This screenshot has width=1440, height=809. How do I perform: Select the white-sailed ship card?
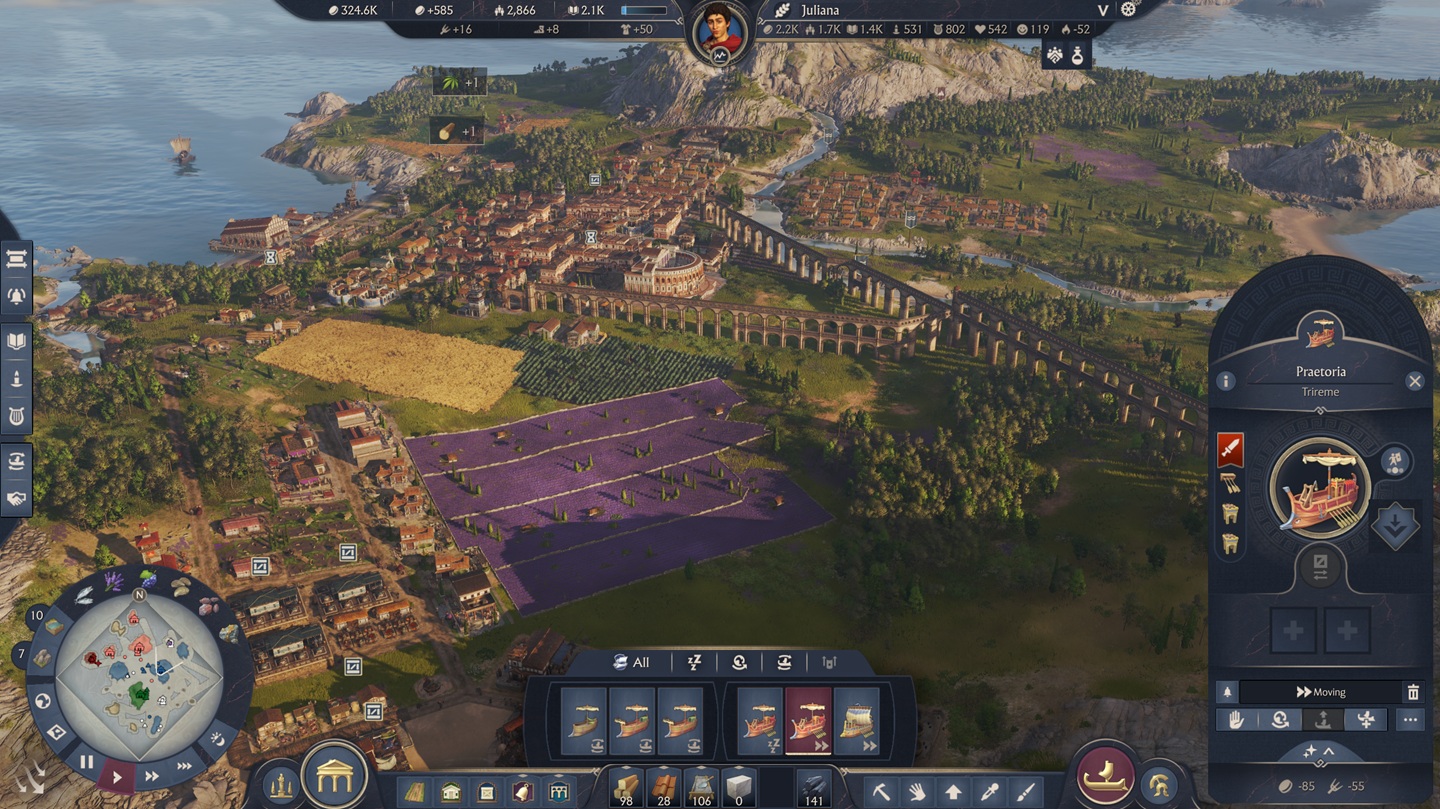point(856,720)
